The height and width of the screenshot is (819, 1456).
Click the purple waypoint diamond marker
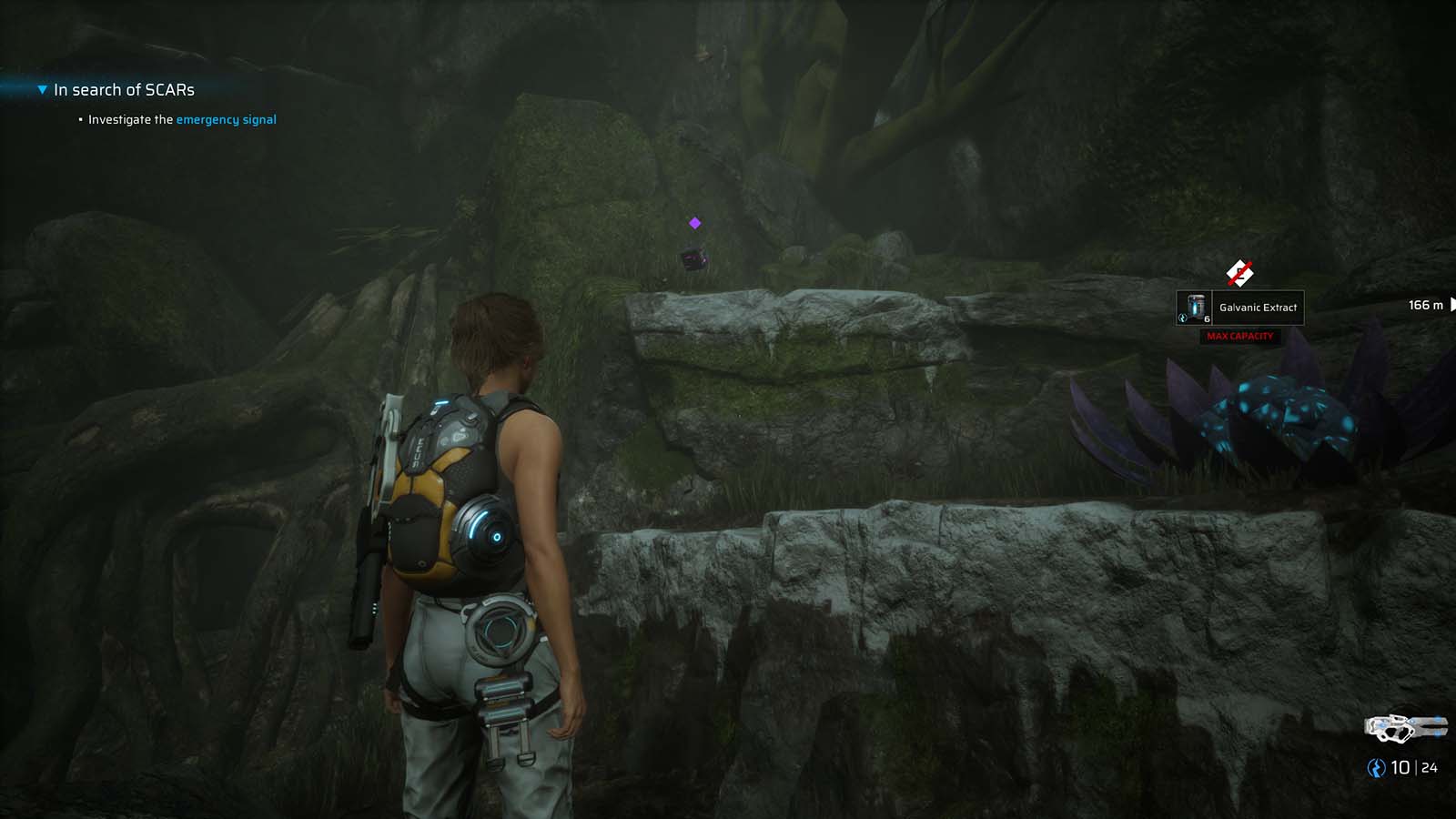coord(693,221)
